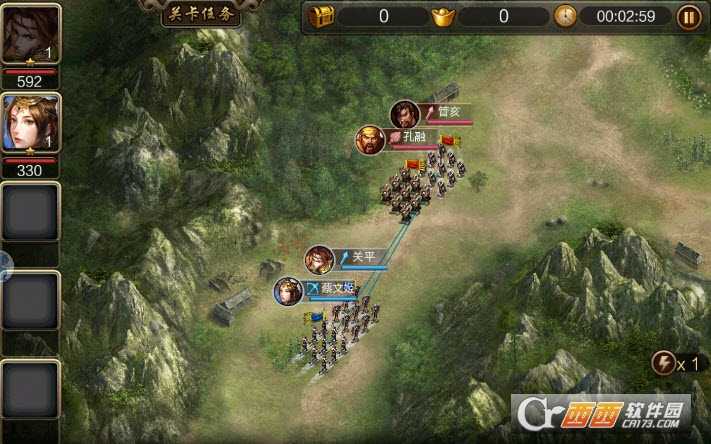This screenshot has width=711, height=444.
Task: Select the 蔡文姬 unit marker
Action: 289,292
